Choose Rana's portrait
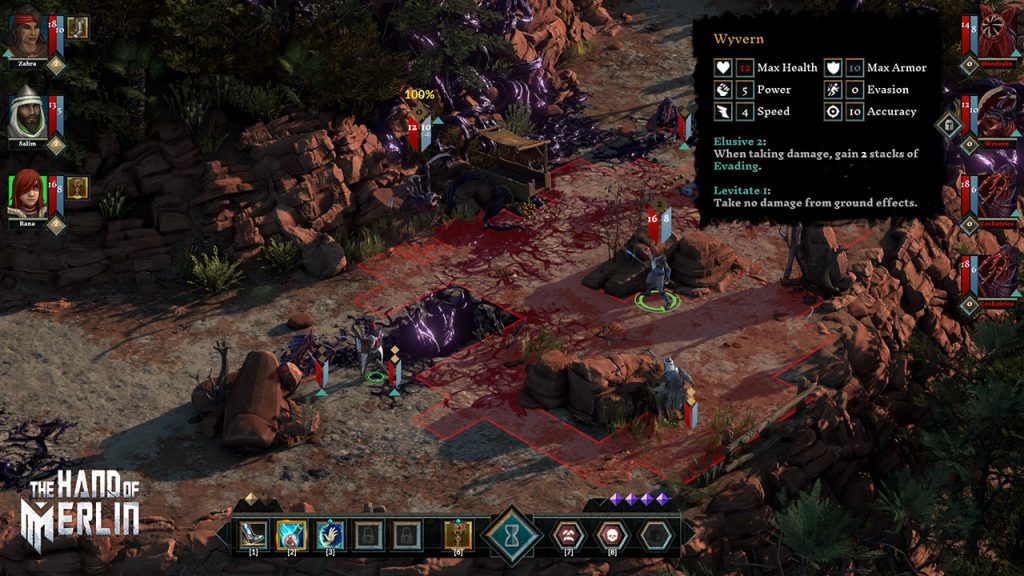1024x576 pixels. 28,194
